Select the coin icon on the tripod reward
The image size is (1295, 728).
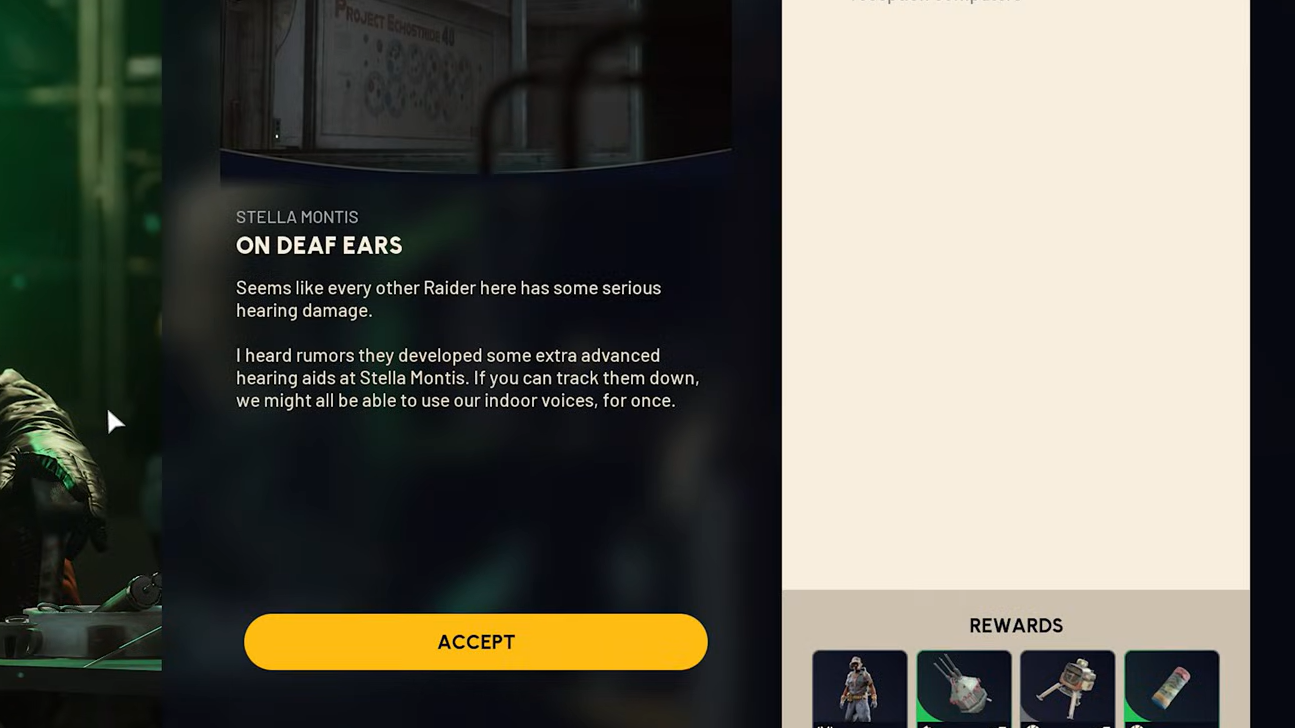click(x=1030, y=724)
